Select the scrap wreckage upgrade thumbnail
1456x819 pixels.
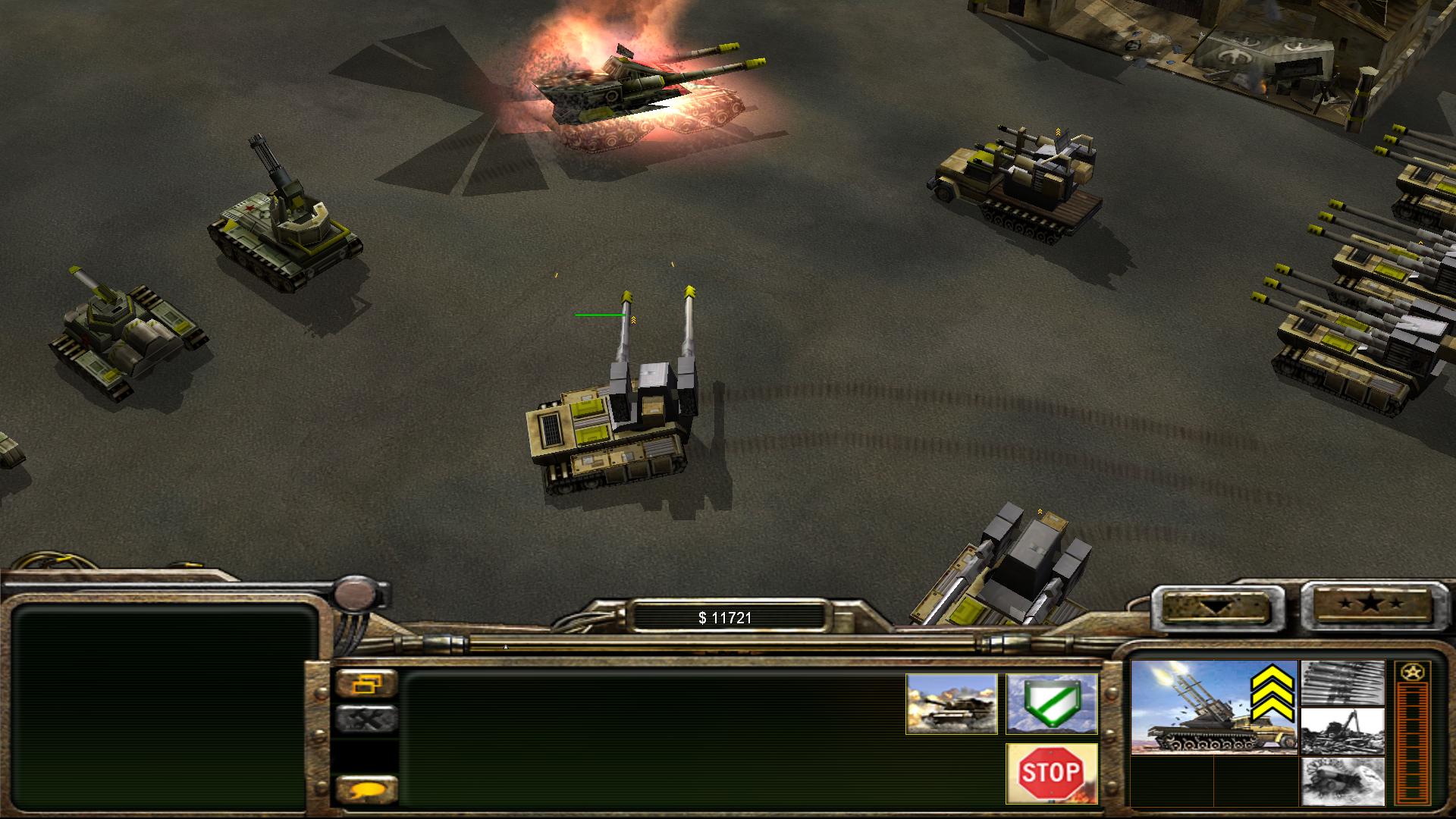pos(1342,731)
